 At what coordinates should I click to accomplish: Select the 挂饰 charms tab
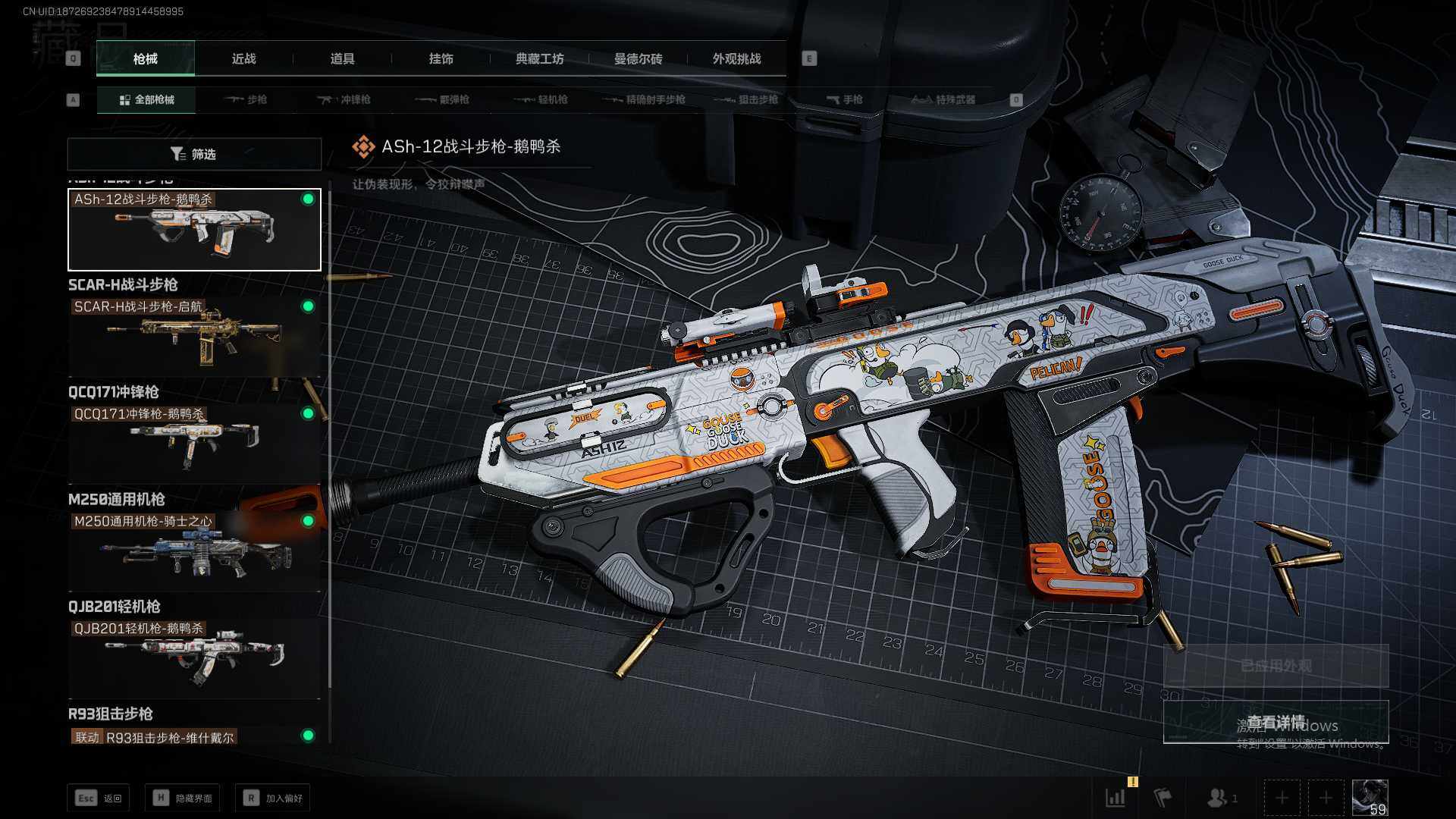tap(441, 59)
